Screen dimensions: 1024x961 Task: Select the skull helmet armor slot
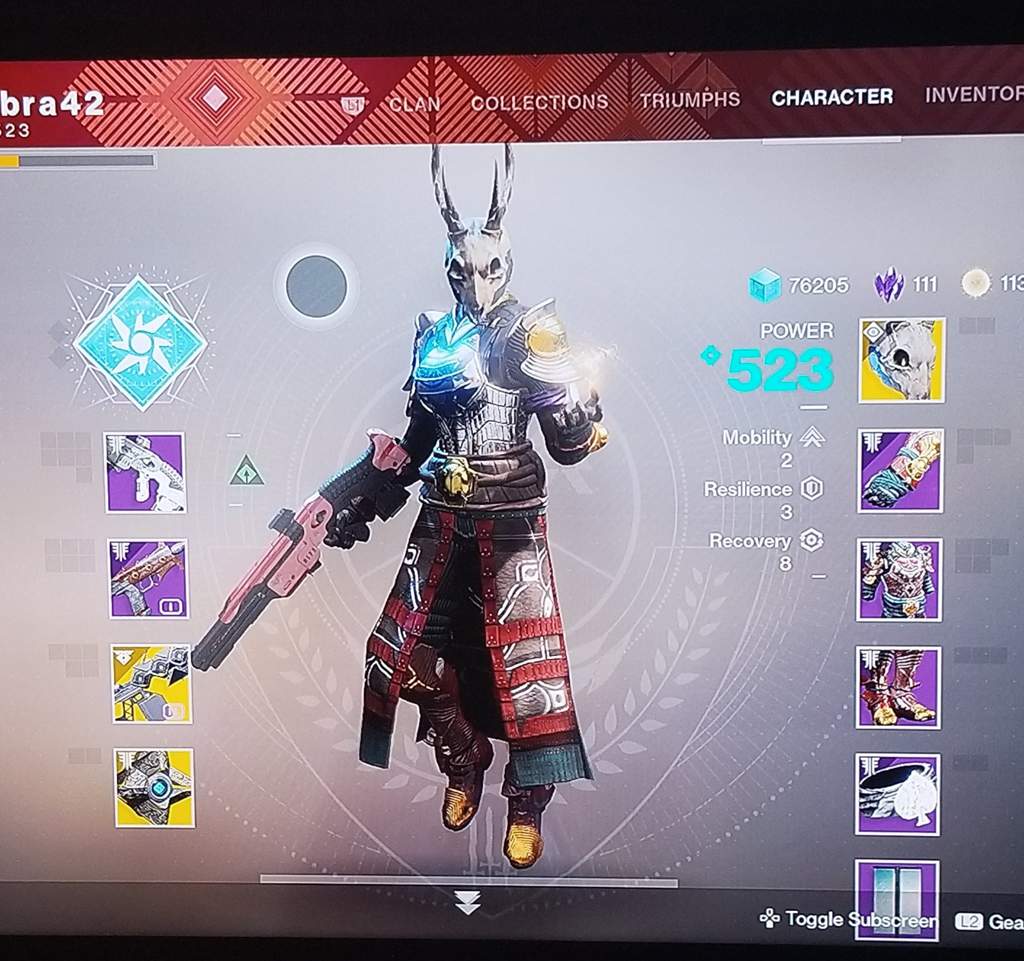901,360
